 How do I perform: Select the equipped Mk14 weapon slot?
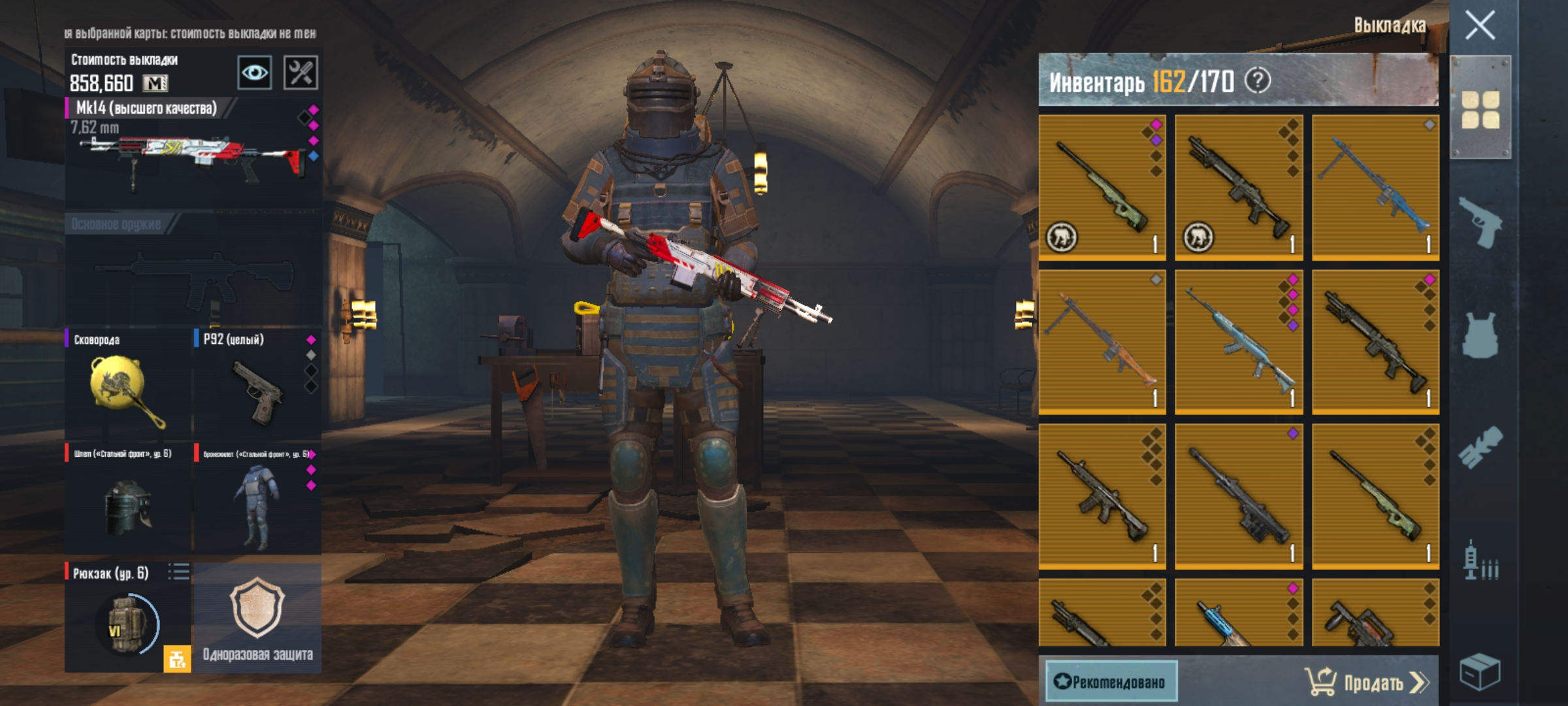(x=193, y=154)
